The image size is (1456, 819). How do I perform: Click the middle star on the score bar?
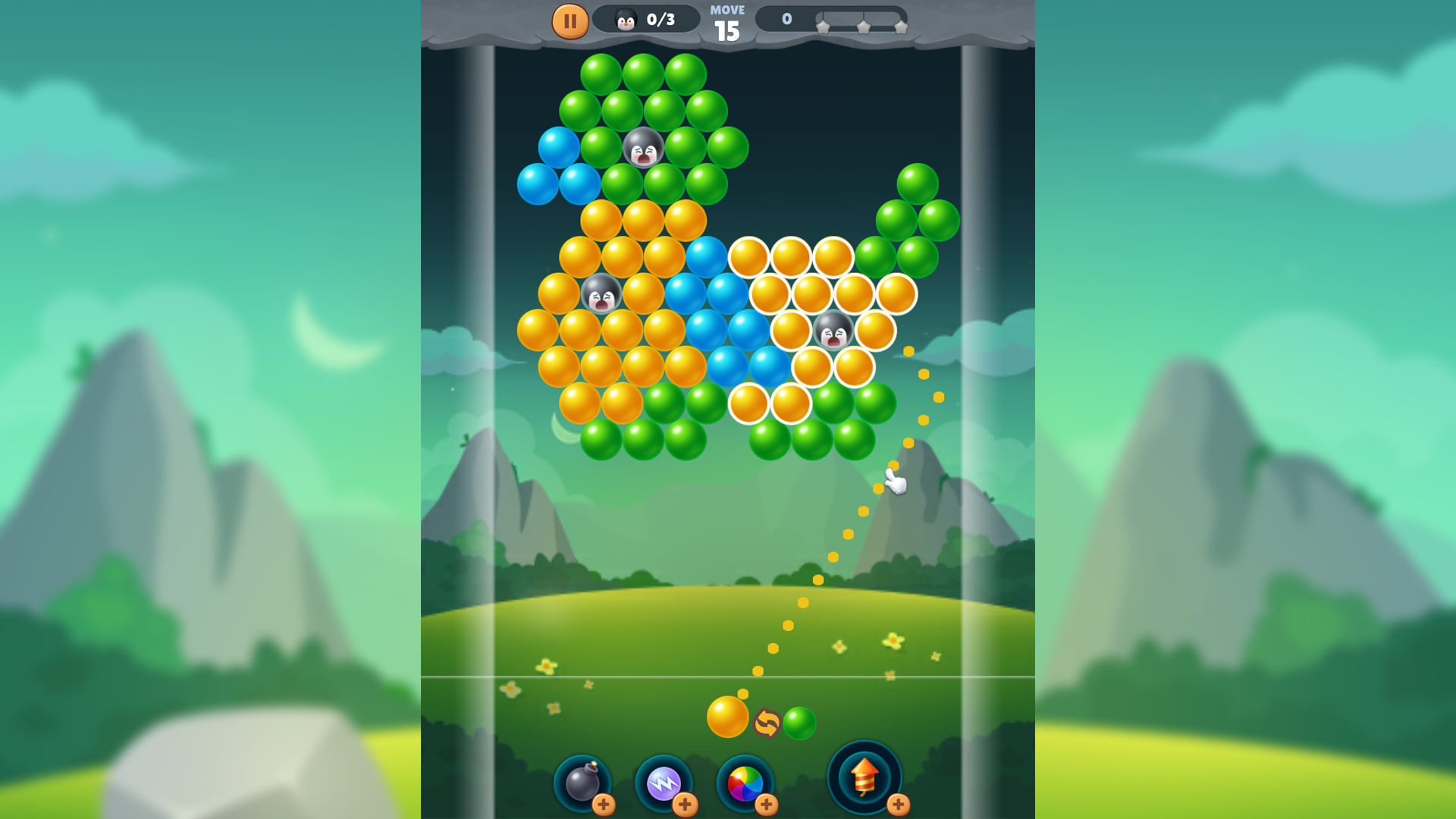click(862, 25)
